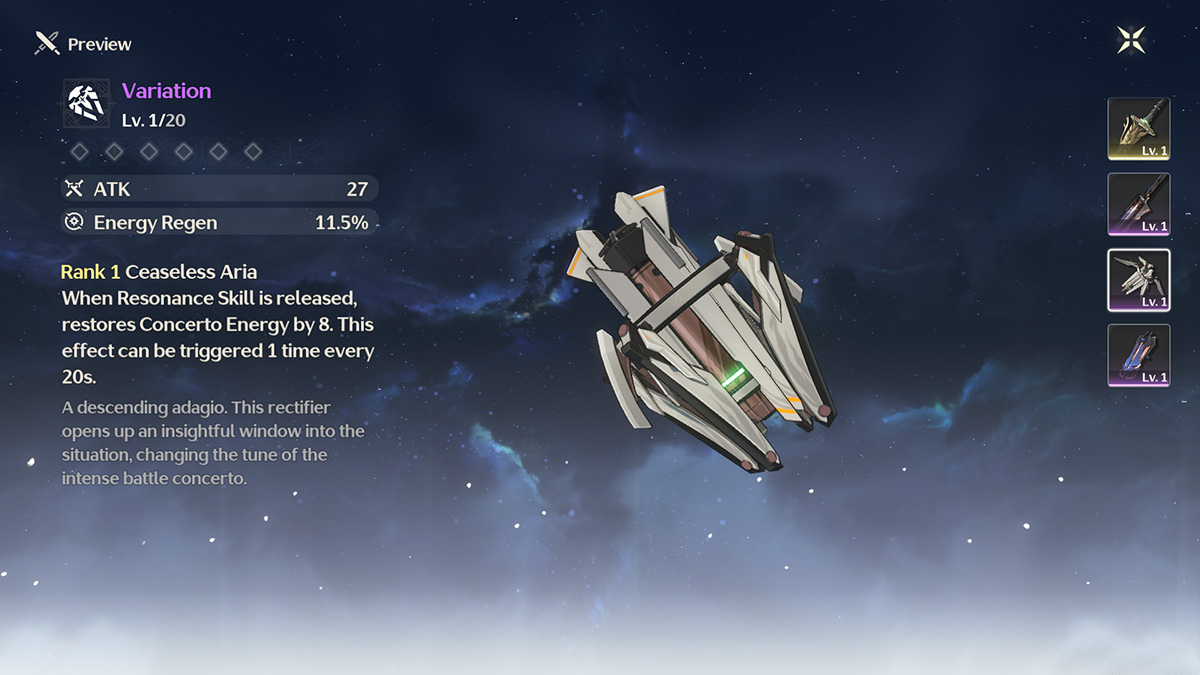Select the gold-rarity sword thumbnail
Screen dimensions: 1200x675
(x=1138, y=129)
